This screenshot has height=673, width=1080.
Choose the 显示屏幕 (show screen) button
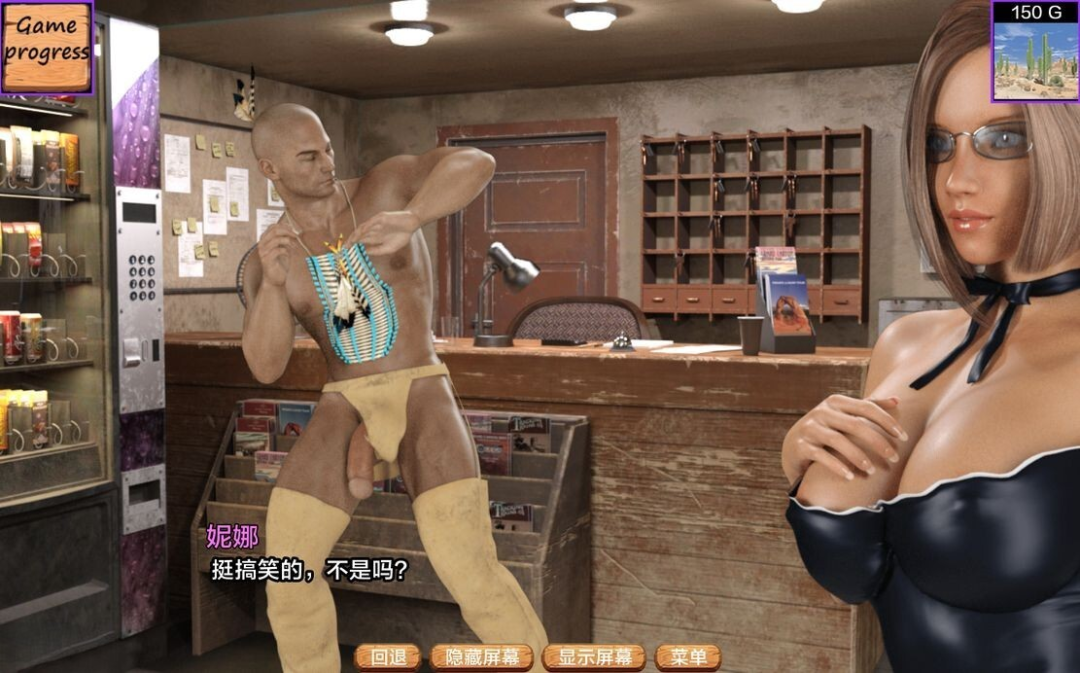click(594, 657)
